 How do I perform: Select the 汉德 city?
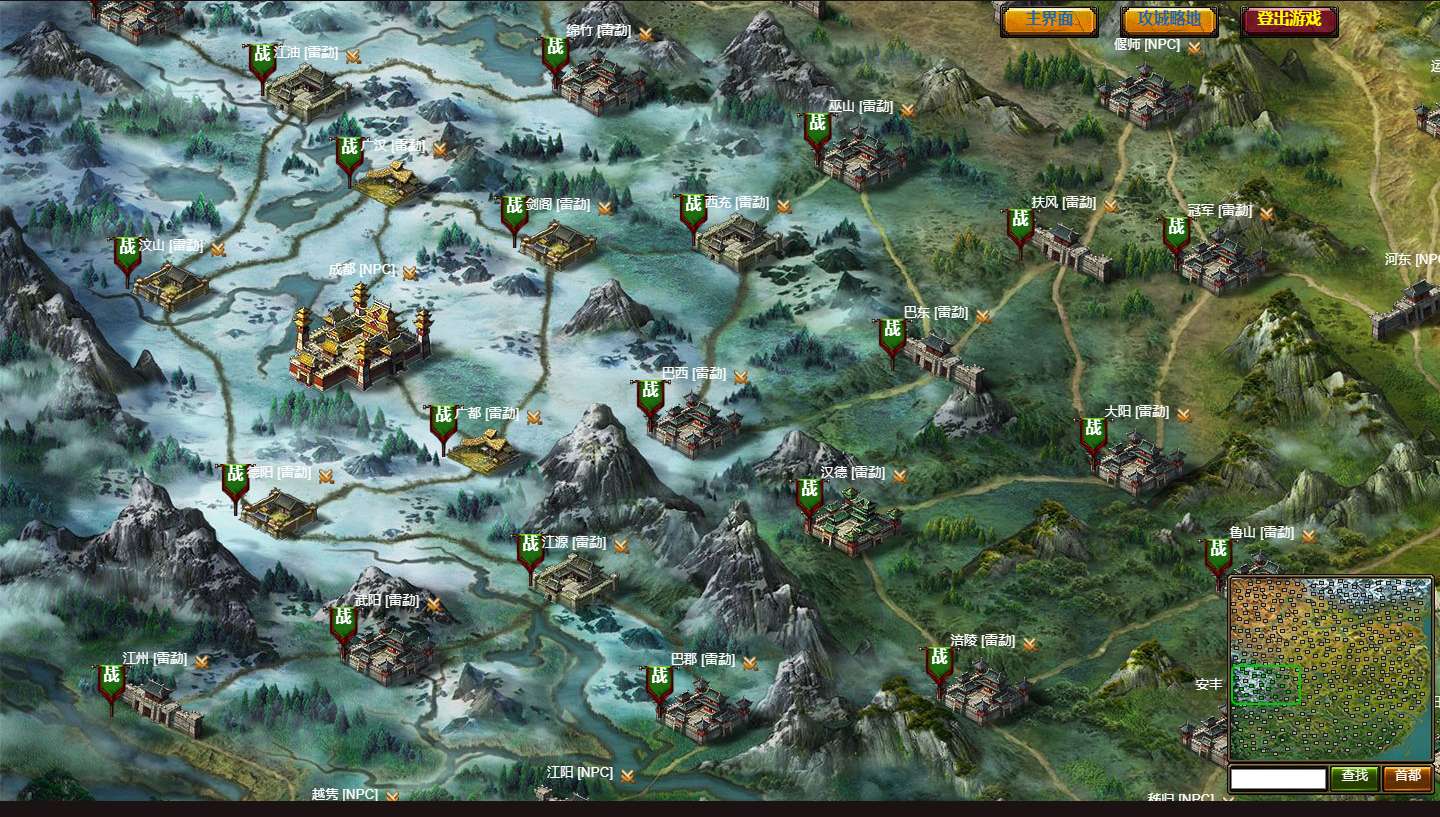(853, 518)
